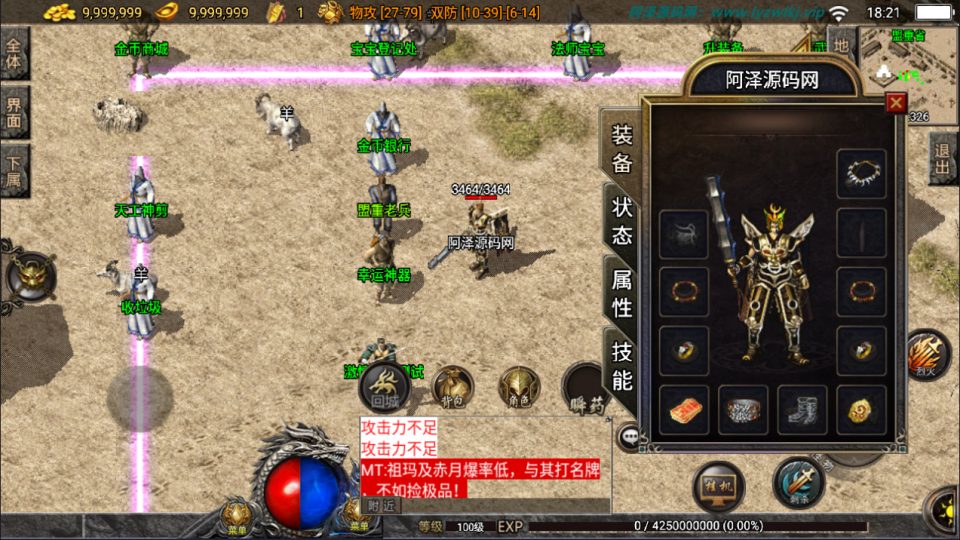Activate the 刺杀 sword skill

coord(798,482)
